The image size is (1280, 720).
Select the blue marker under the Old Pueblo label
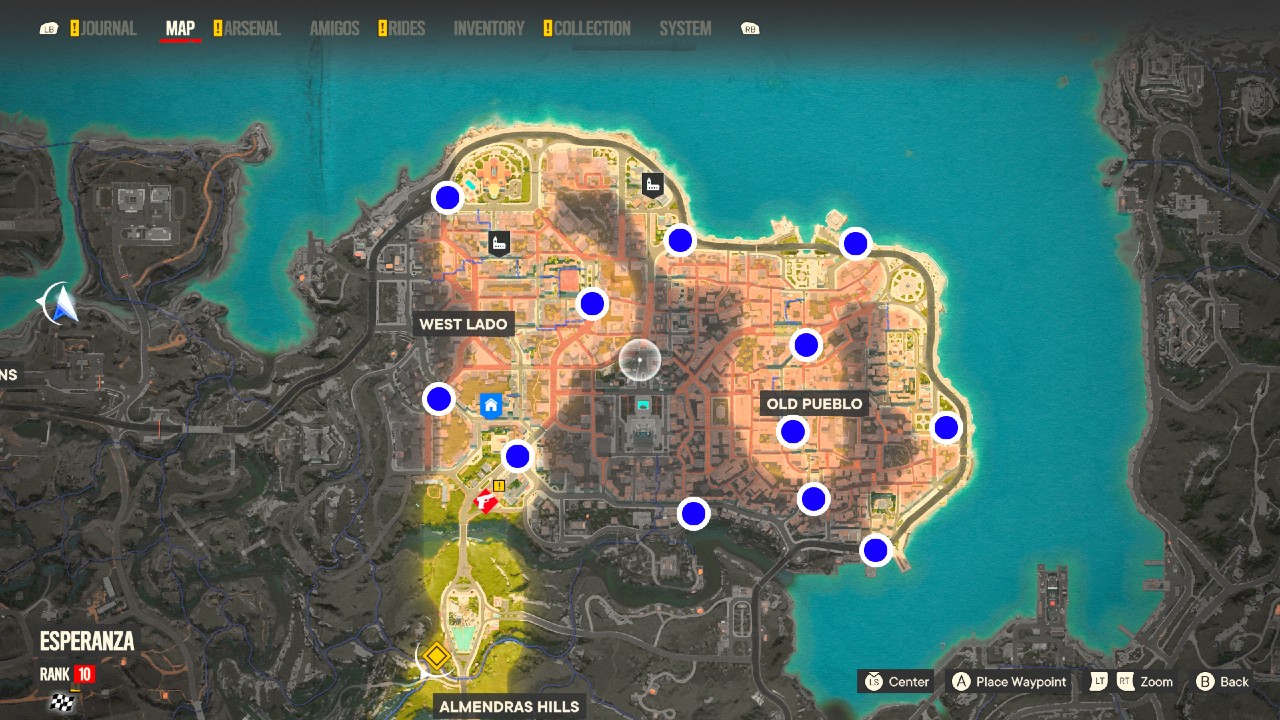click(793, 431)
